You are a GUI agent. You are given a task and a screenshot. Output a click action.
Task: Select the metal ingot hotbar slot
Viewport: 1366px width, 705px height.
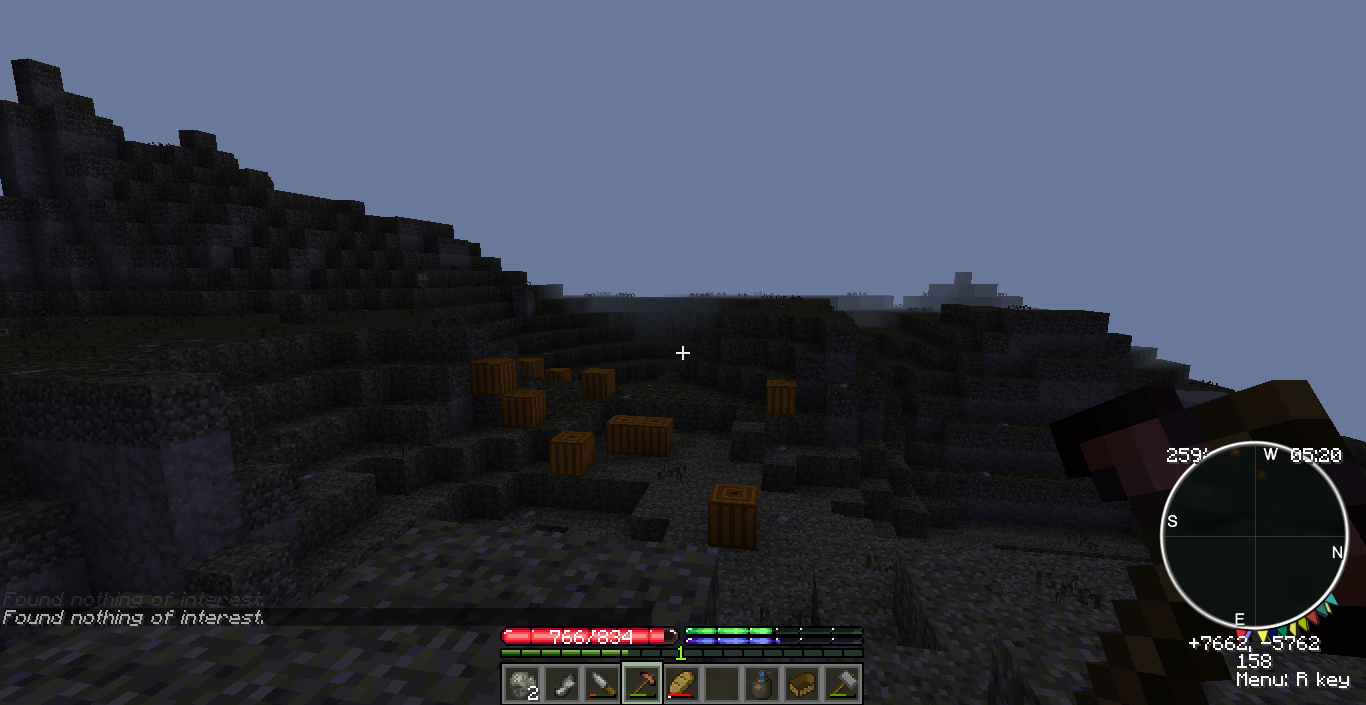[x=561, y=684]
